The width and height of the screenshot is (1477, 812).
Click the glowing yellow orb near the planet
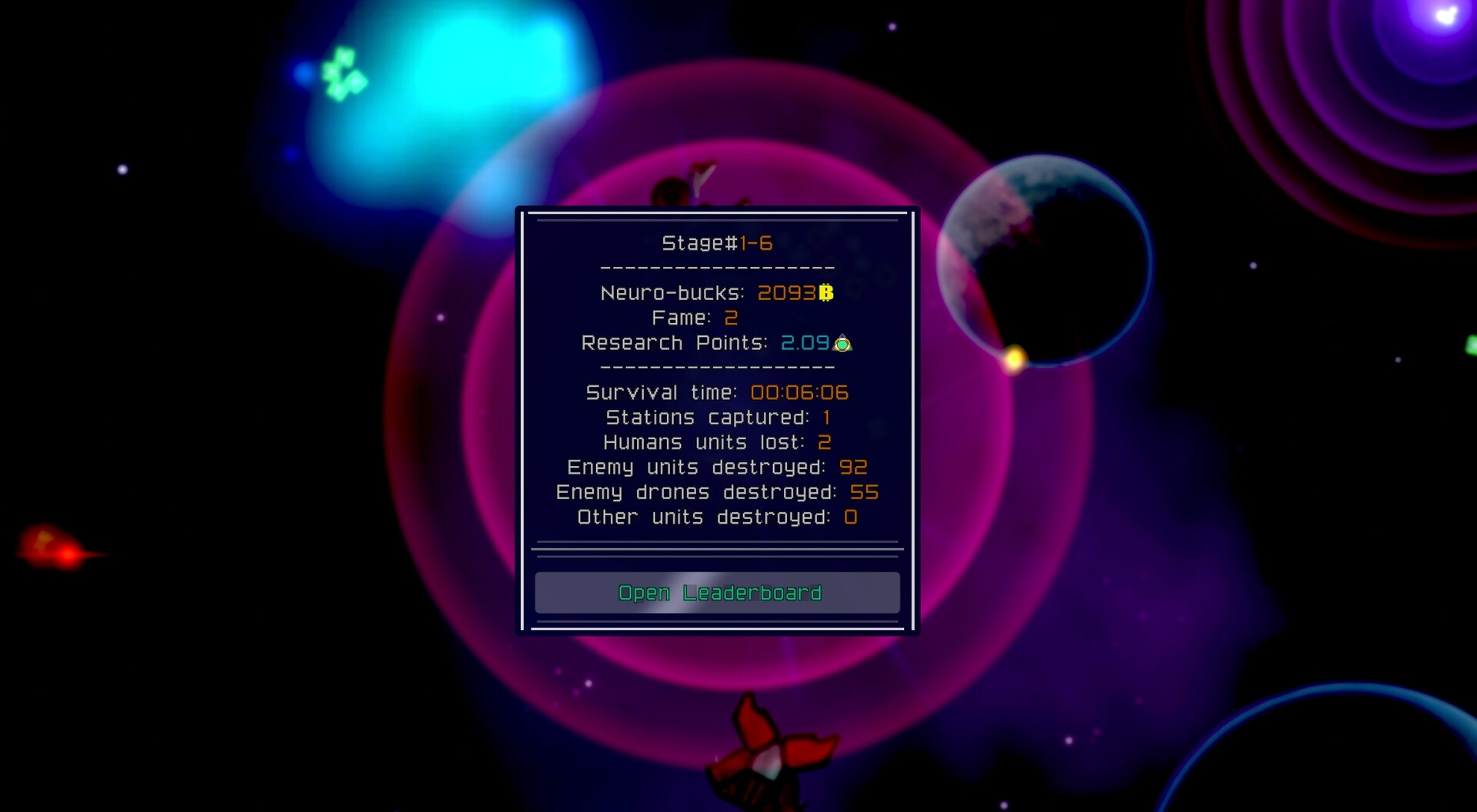pos(1013,356)
